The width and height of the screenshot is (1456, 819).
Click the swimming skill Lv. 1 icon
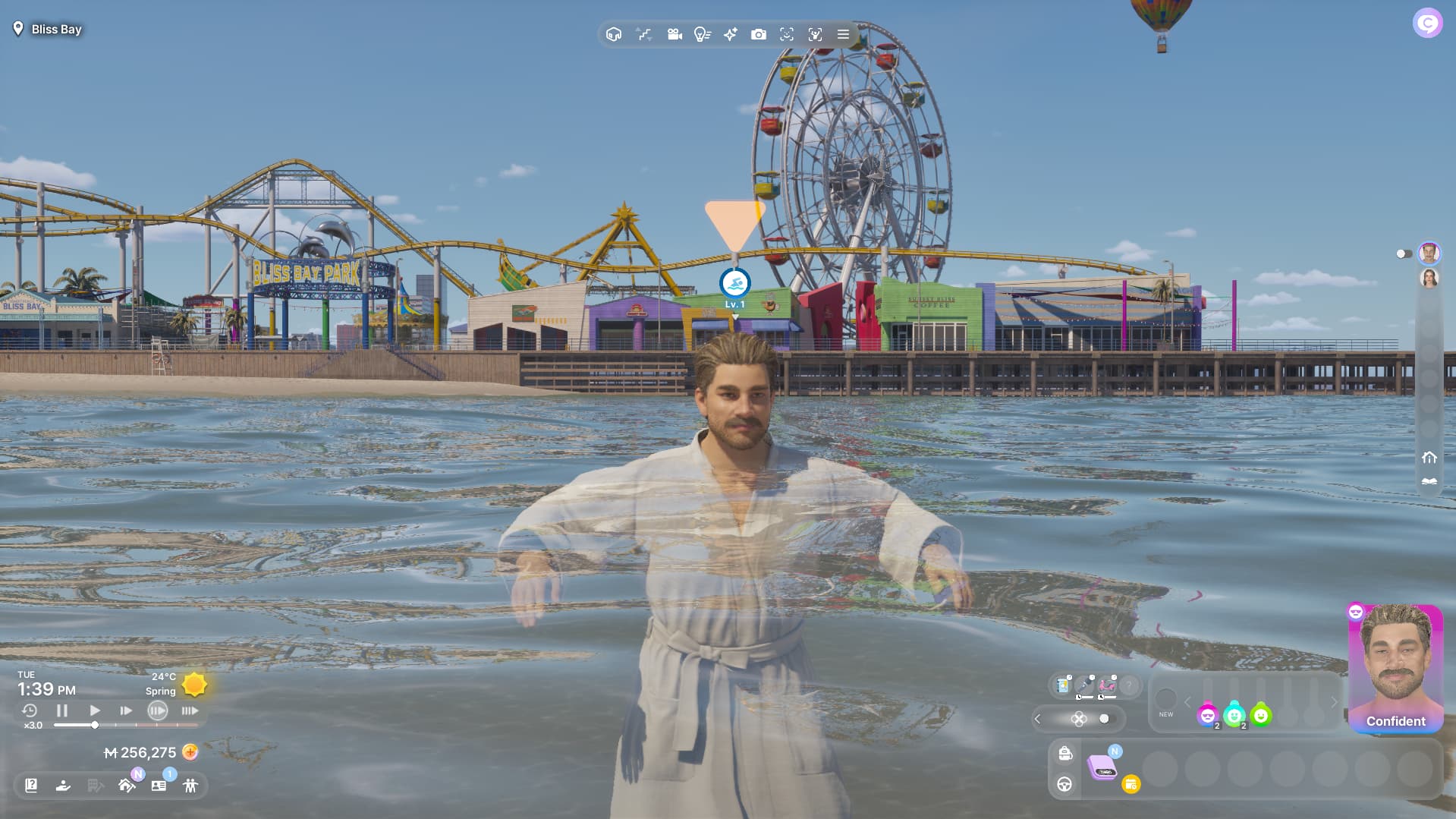click(x=734, y=284)
